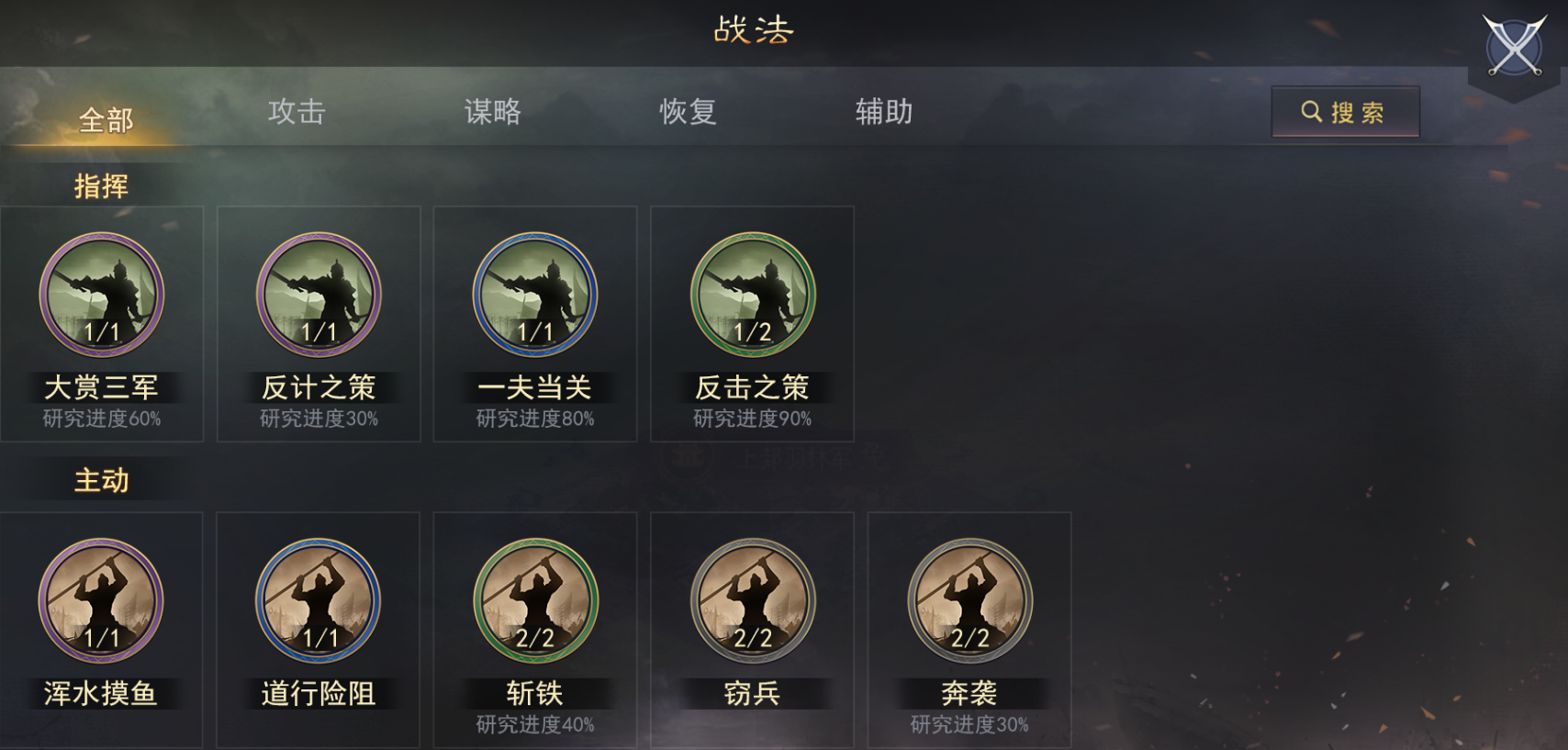
Task: Click the 搜索 search button
Action: click(x=1345, y=112)
